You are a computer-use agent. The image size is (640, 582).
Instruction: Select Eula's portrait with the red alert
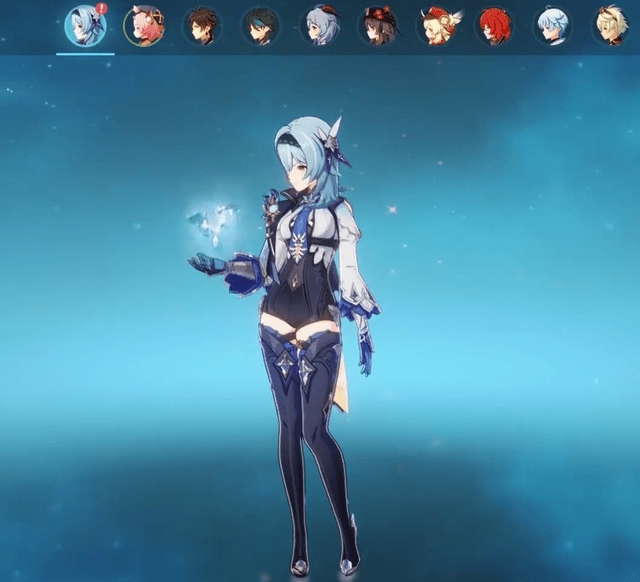pyautogui.click(x=85, y=26)
